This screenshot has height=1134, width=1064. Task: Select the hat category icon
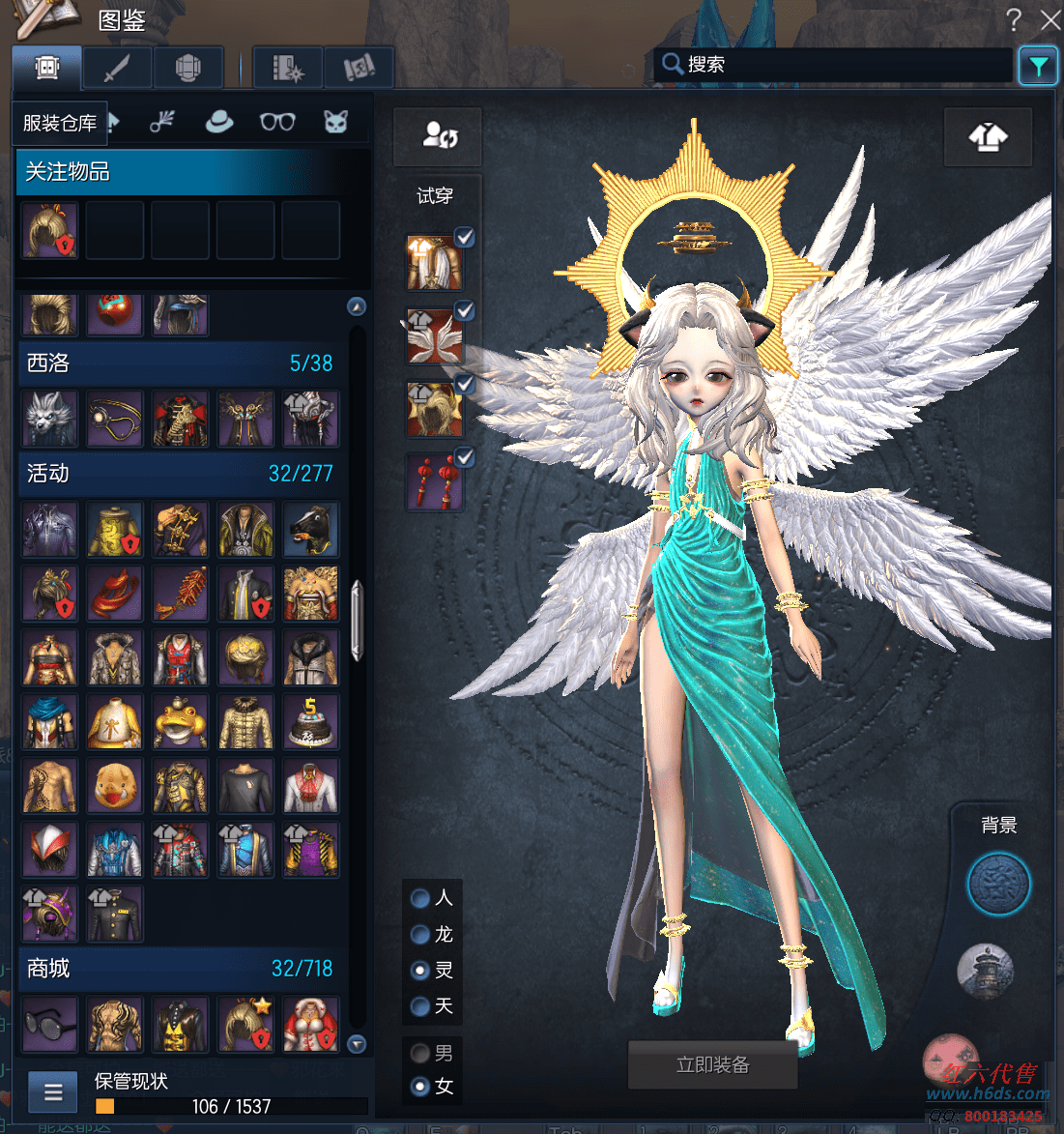point(219,122)
